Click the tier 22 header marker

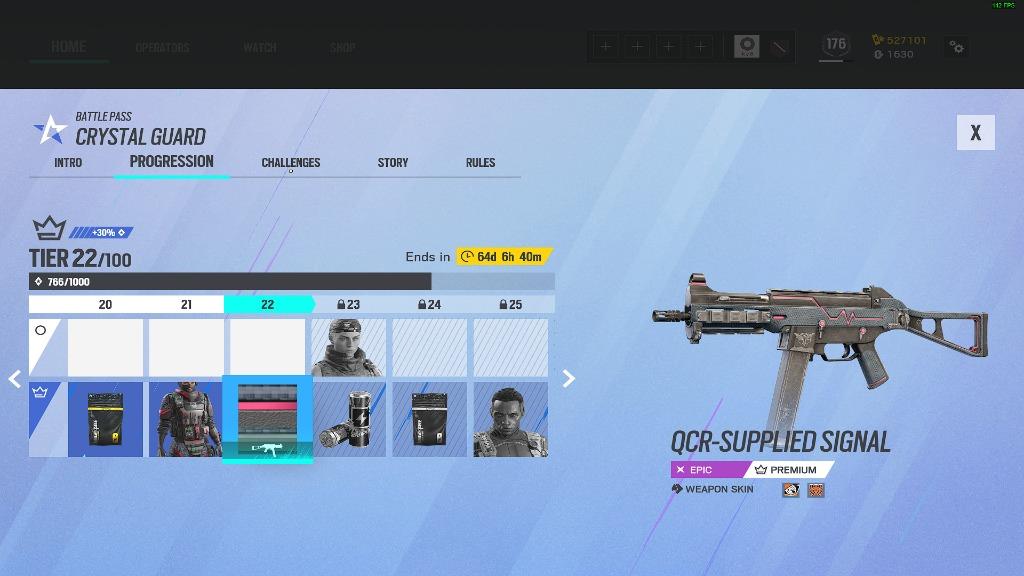coord(267,304)
